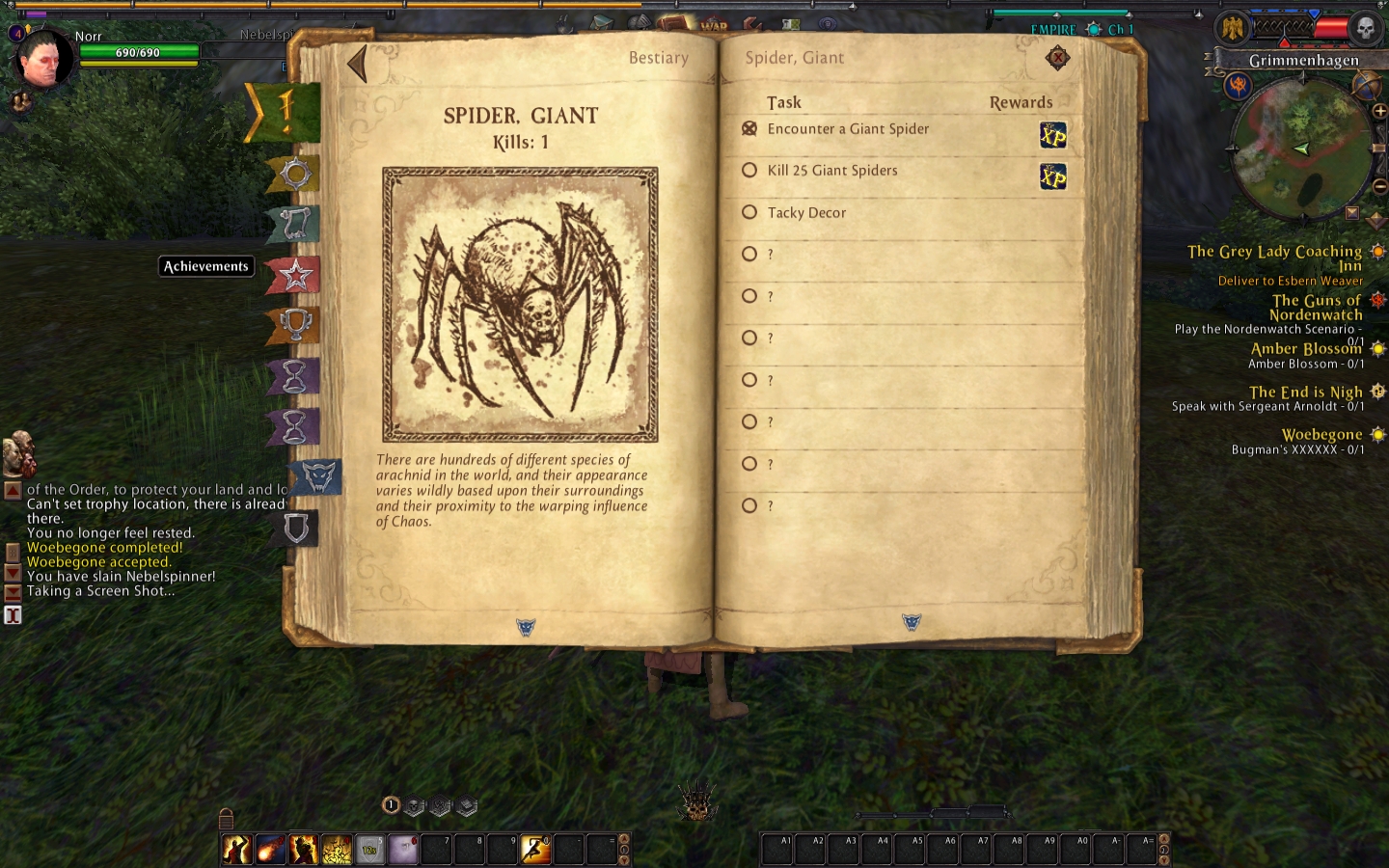1389x868 pixels.
Task: Click XP reward for Encounter a Giant Spider
Action: pos(1052,135)
